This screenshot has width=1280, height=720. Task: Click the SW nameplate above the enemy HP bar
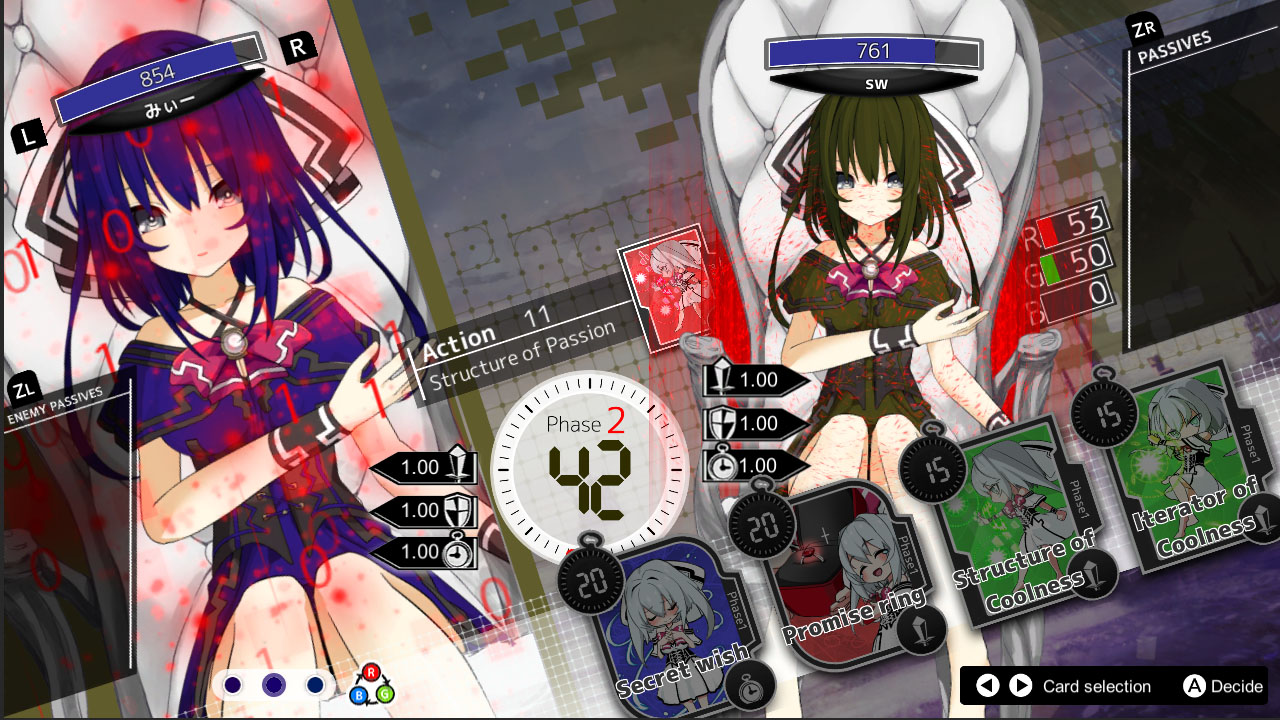(875, 84)
